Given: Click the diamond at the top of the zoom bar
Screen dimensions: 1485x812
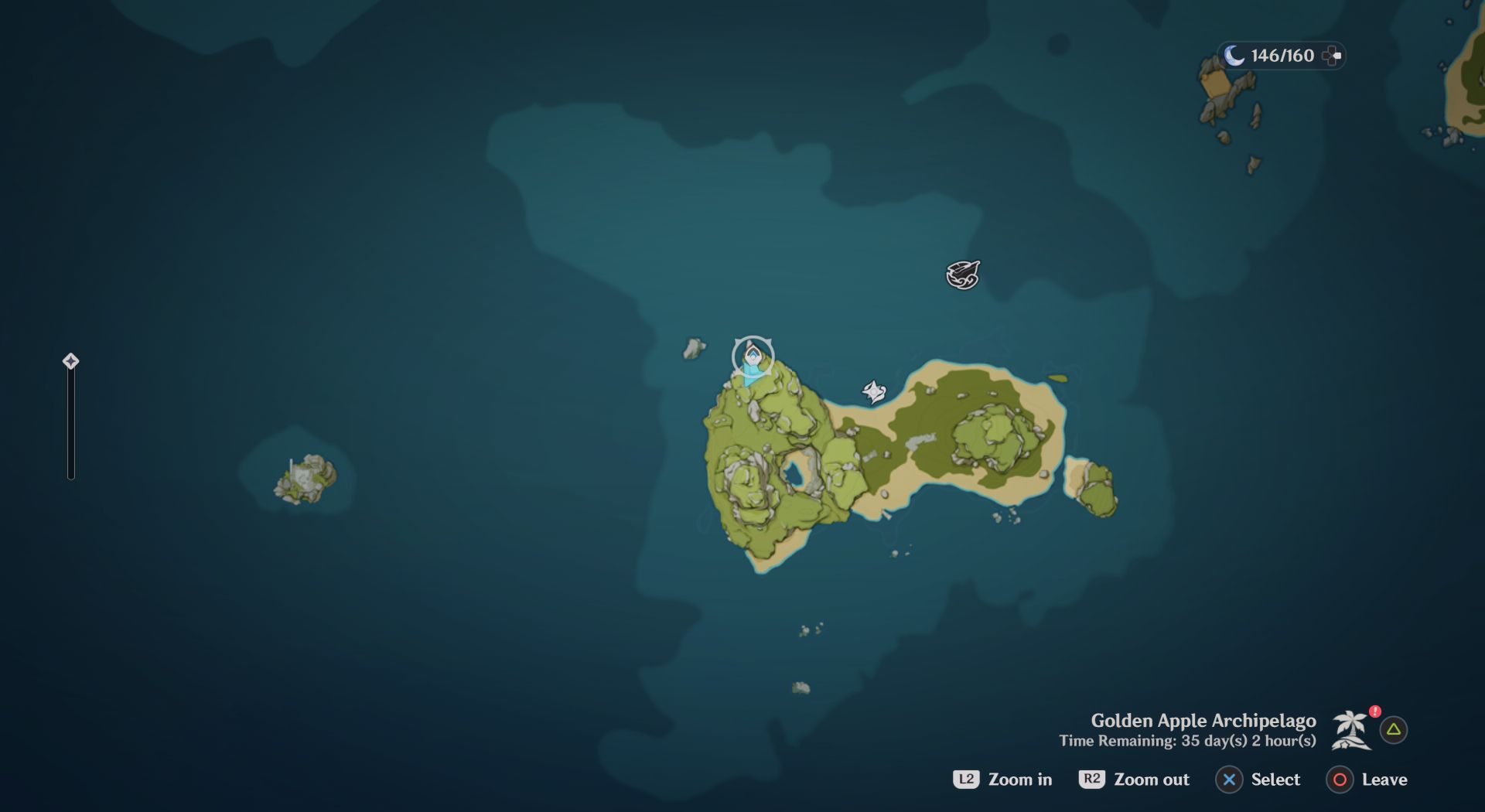Looking at the screenshot, I should pyautogui.click(x=70, y=360).
